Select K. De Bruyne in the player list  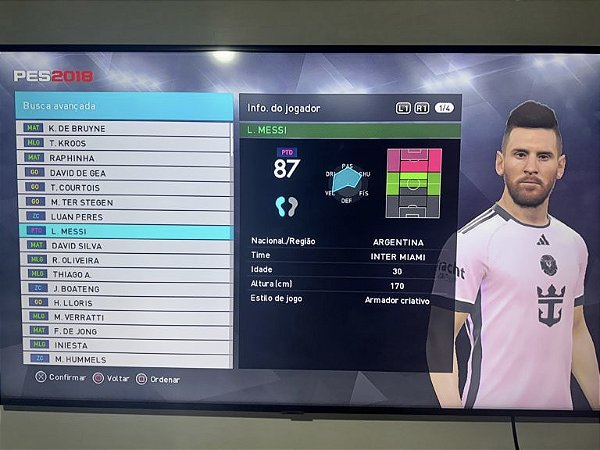coord(125,129)
